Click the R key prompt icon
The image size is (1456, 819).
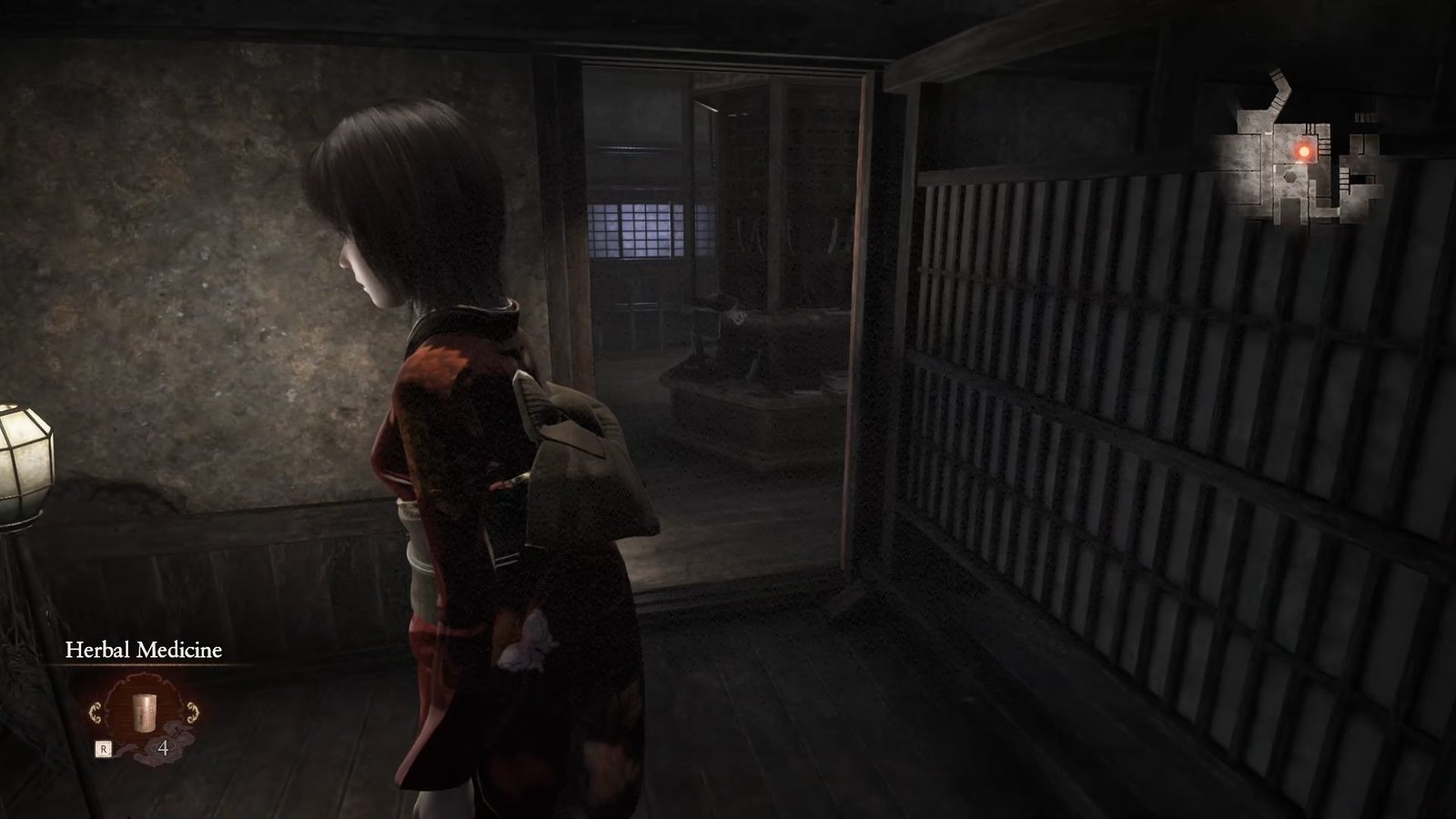point(104,748)
